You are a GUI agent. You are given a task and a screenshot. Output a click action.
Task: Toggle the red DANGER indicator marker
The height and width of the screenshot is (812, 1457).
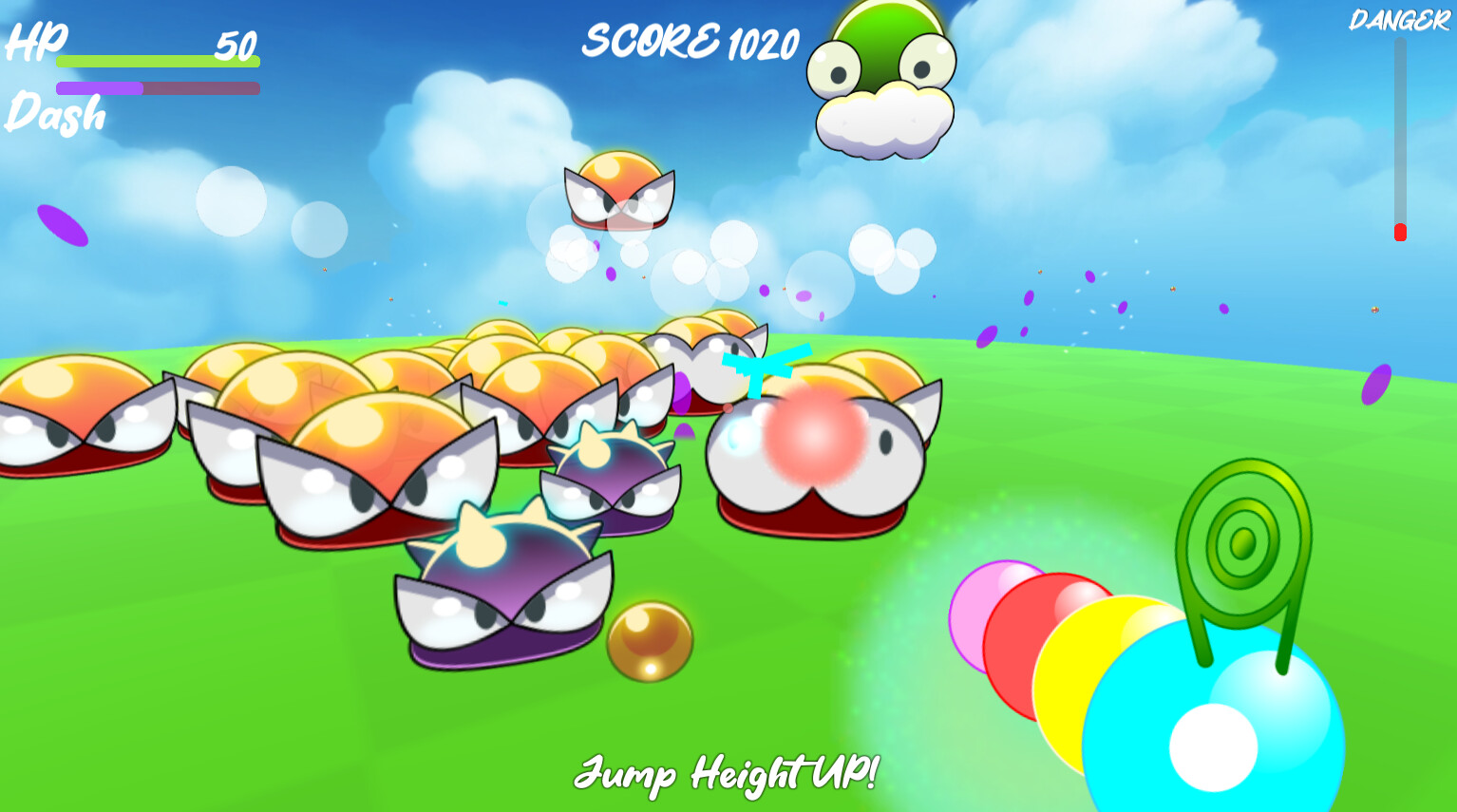tap(1399, 228)
